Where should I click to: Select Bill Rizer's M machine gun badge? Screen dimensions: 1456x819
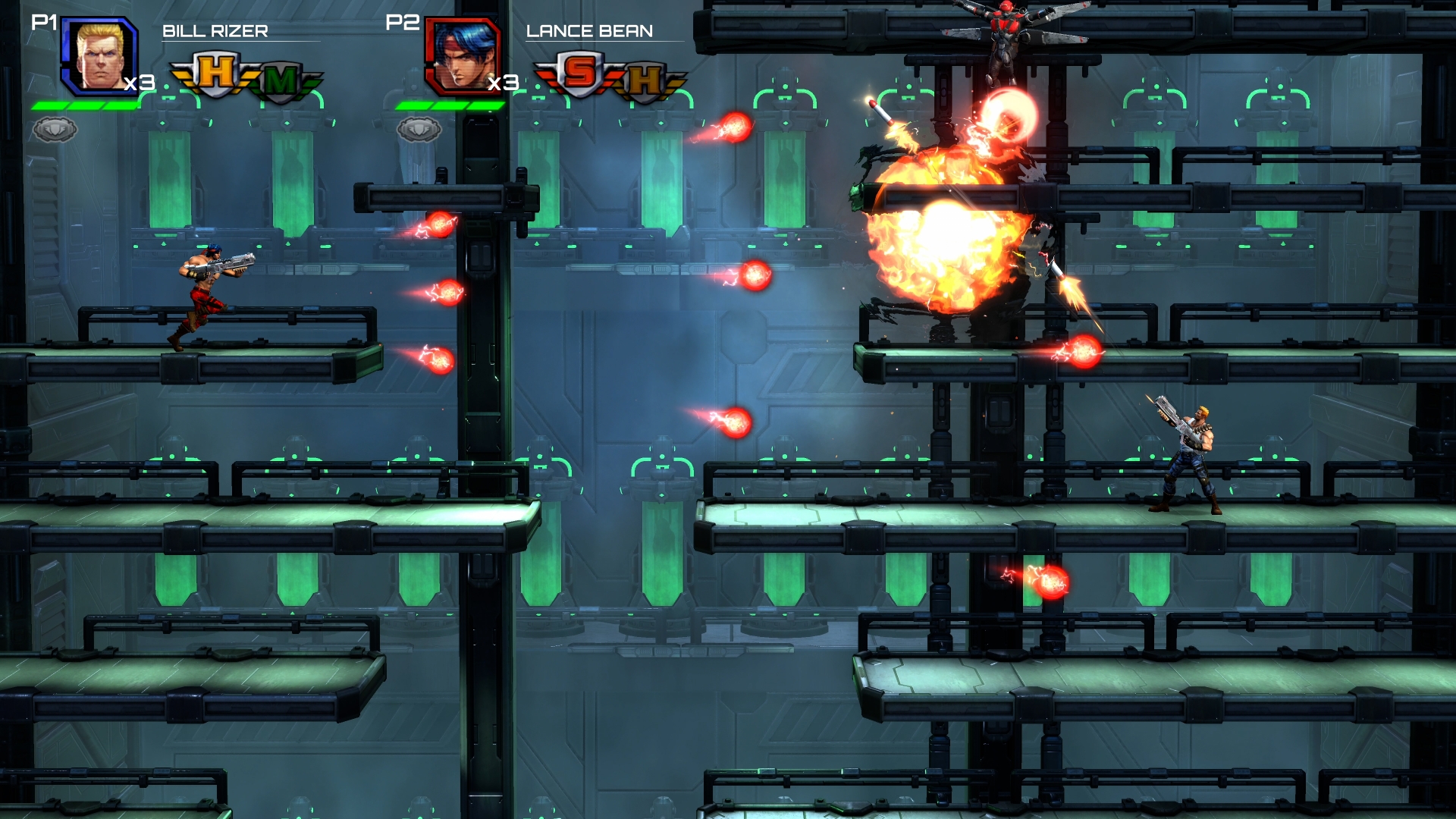point(278,78)
